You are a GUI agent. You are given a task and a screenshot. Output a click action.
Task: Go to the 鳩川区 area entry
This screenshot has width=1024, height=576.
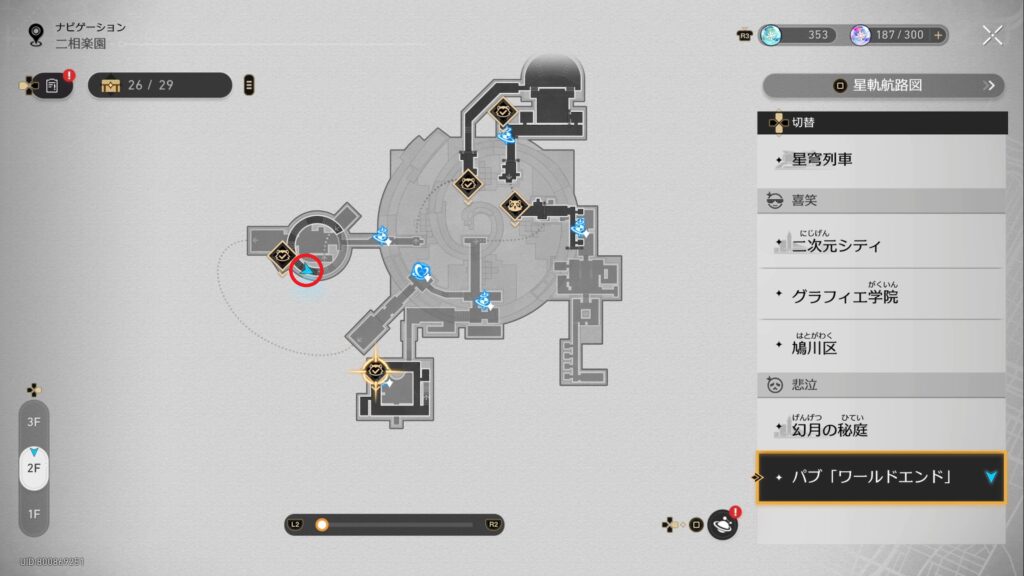tap(881, 347)
